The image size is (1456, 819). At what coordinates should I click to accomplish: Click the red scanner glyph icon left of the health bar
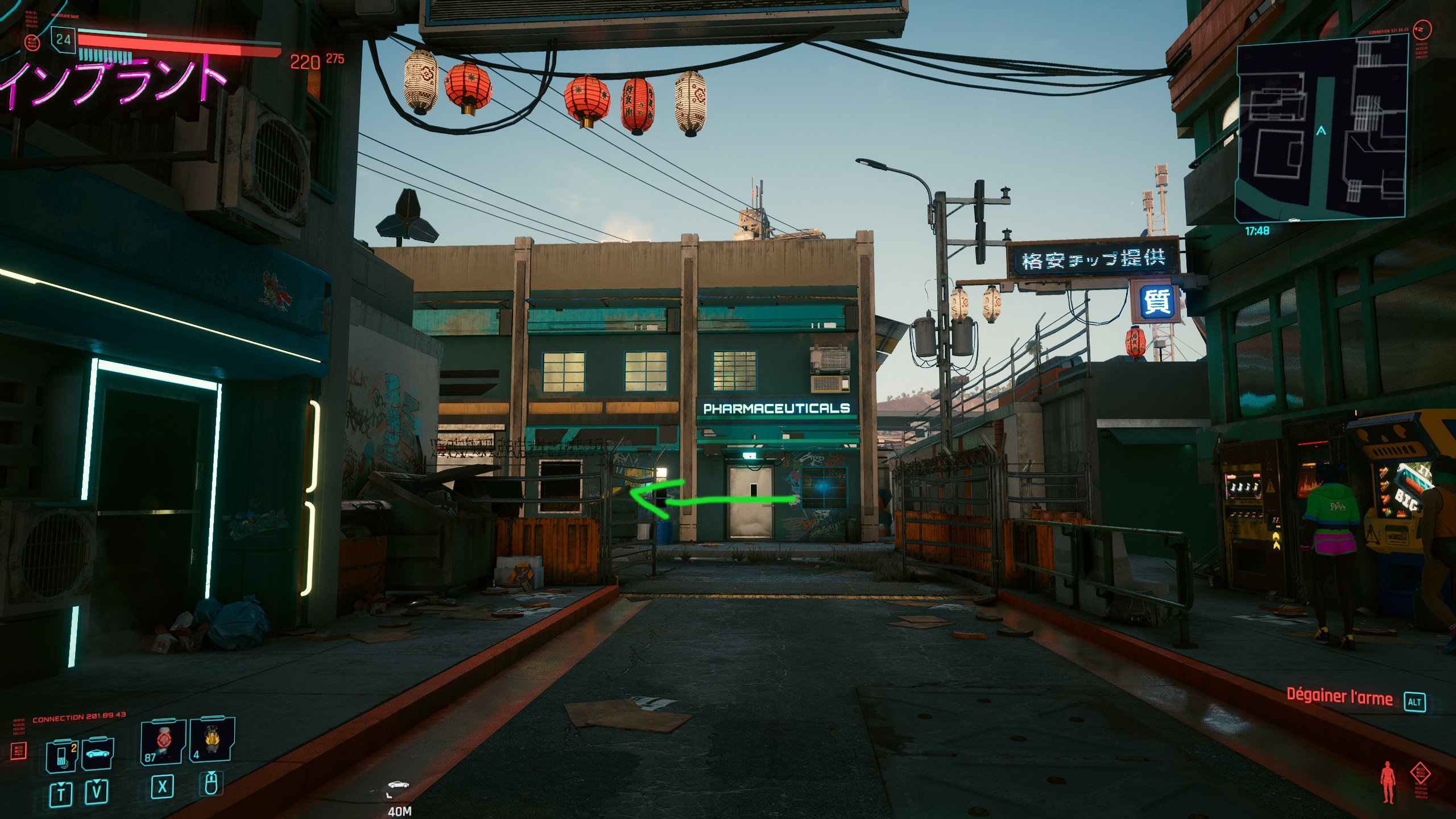coord(32,43)
